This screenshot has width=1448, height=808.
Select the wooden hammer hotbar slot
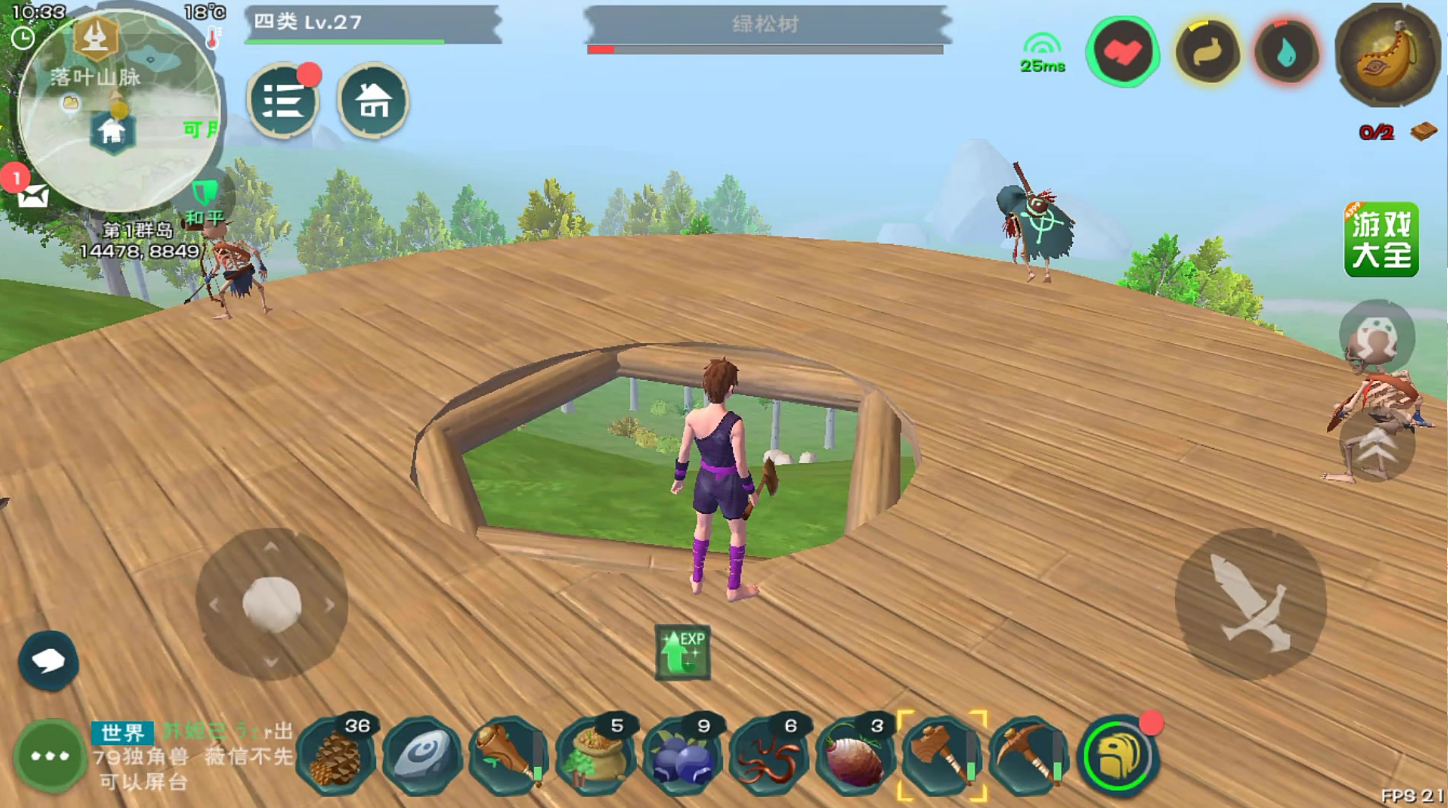(942, 757)
